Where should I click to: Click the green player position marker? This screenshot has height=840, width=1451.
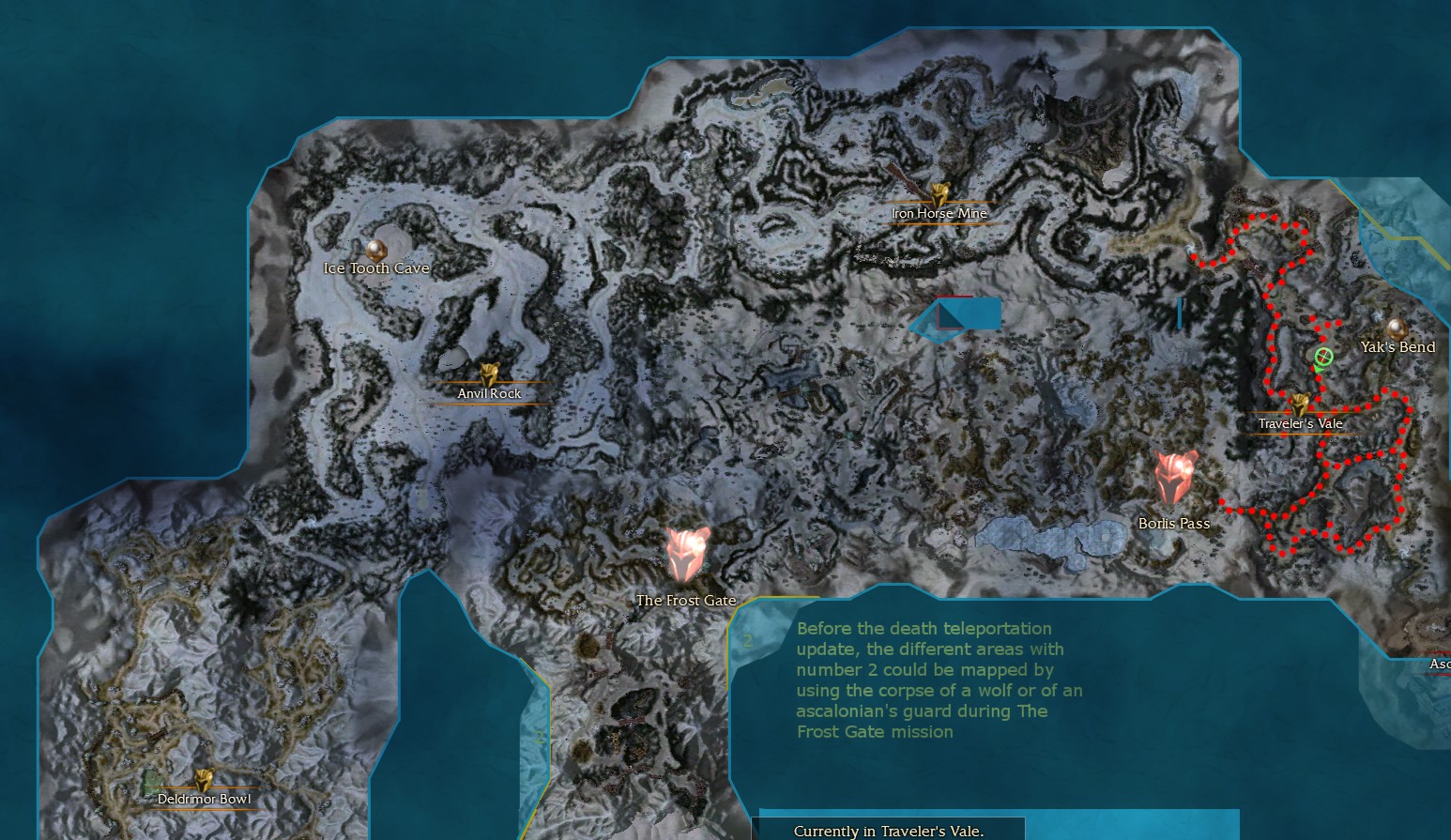1323,357
